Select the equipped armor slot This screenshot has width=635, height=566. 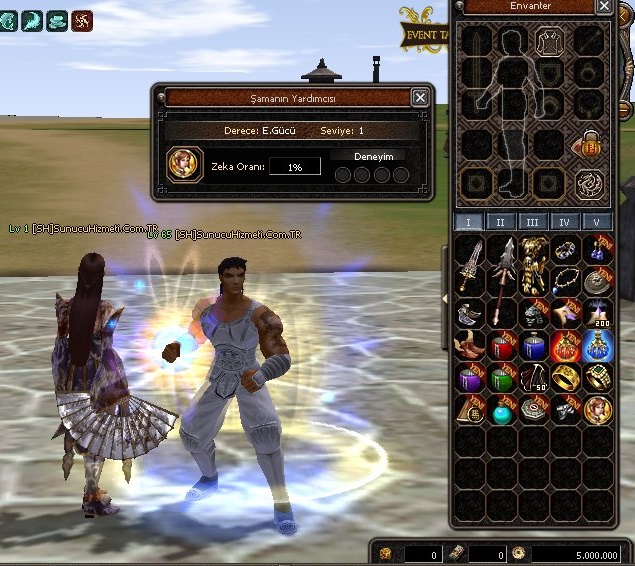(x=548, y=40)
